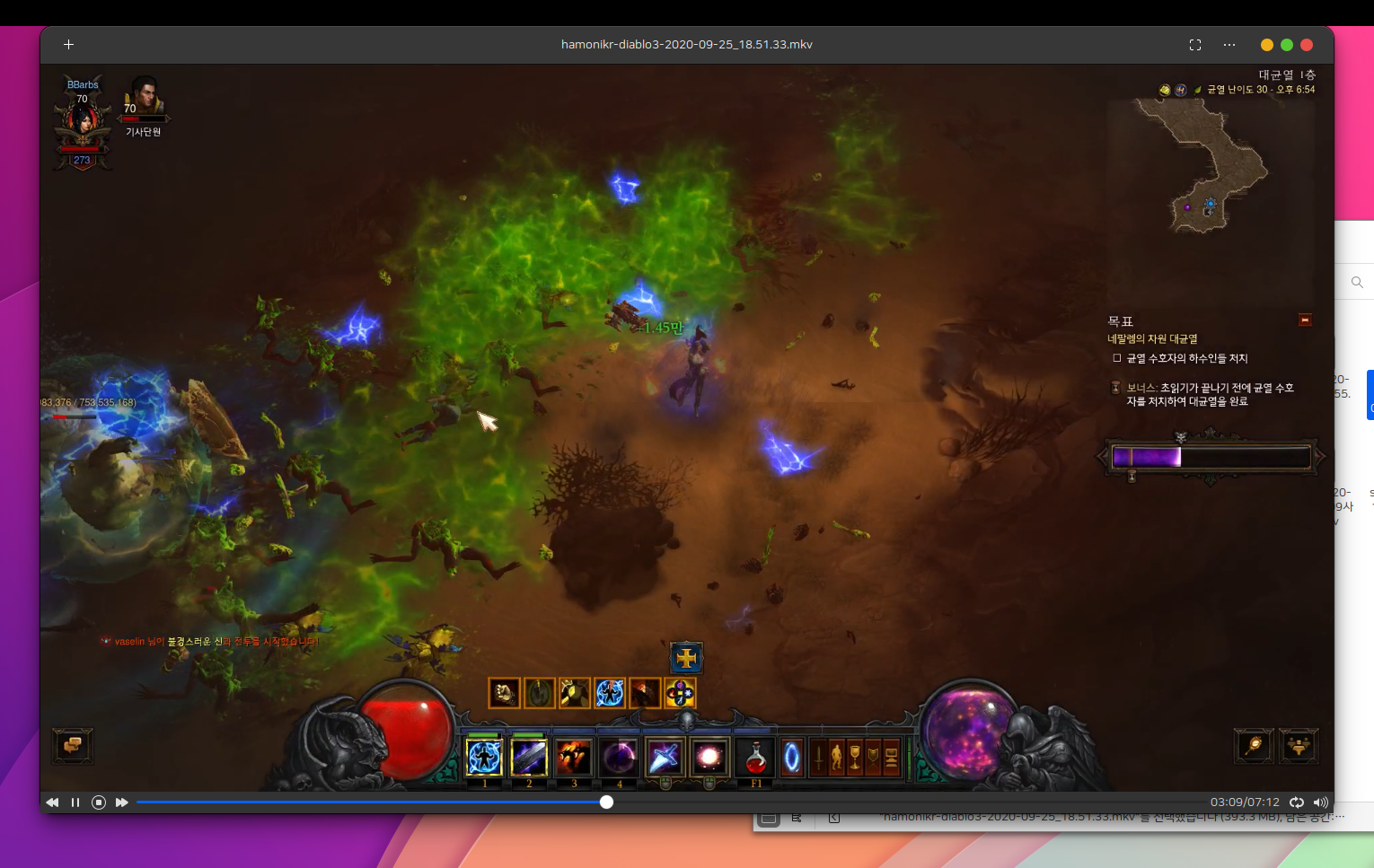Open the sword-icon menu button
This screenshot has height=868, width=1374.
818,758
